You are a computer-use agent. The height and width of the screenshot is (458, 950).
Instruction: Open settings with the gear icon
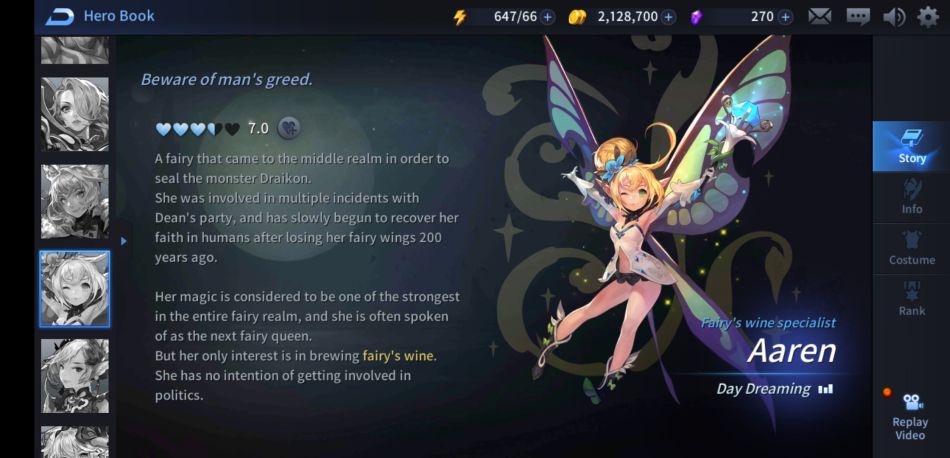pos(928,17)
